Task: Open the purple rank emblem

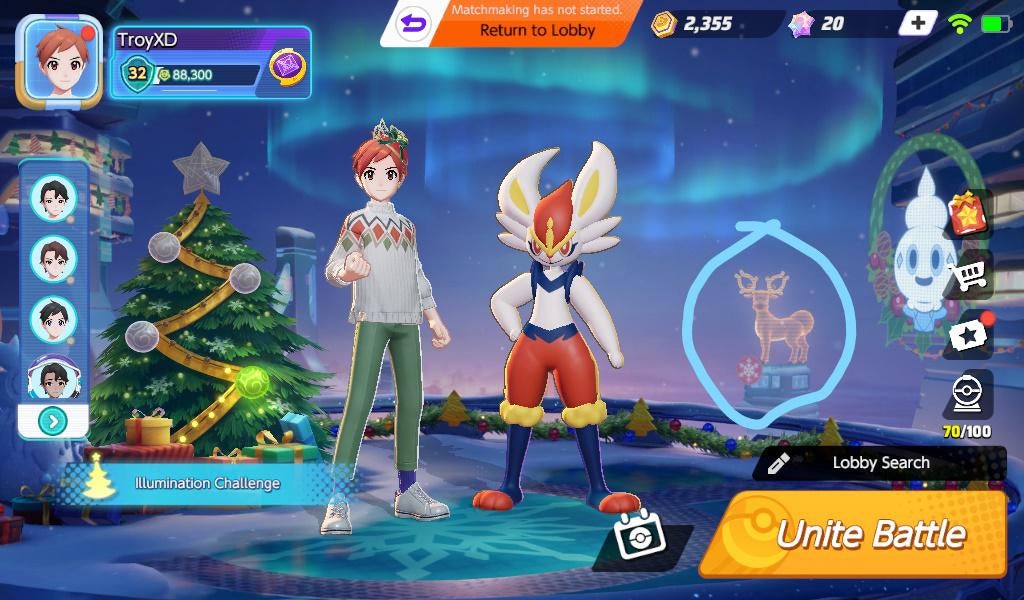Action: tap(288, 67)
